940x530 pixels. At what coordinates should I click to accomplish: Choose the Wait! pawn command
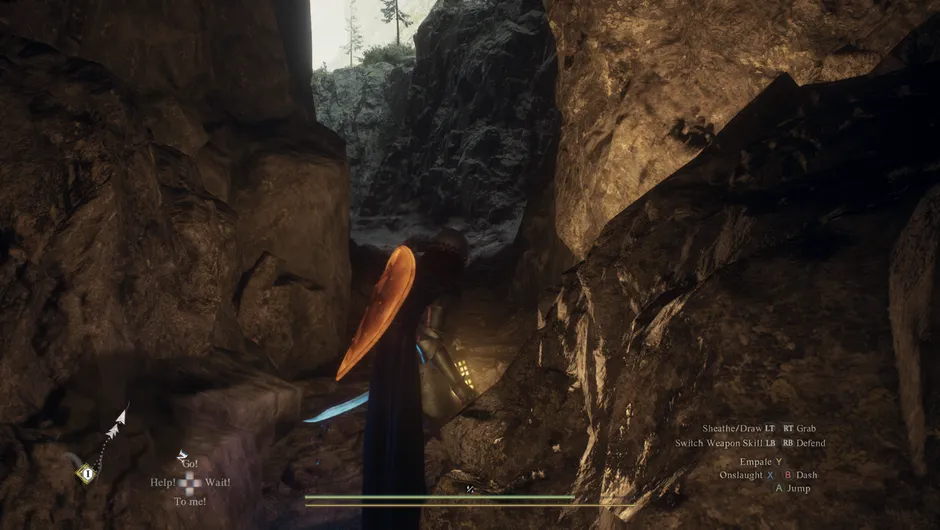pos(217,482)
